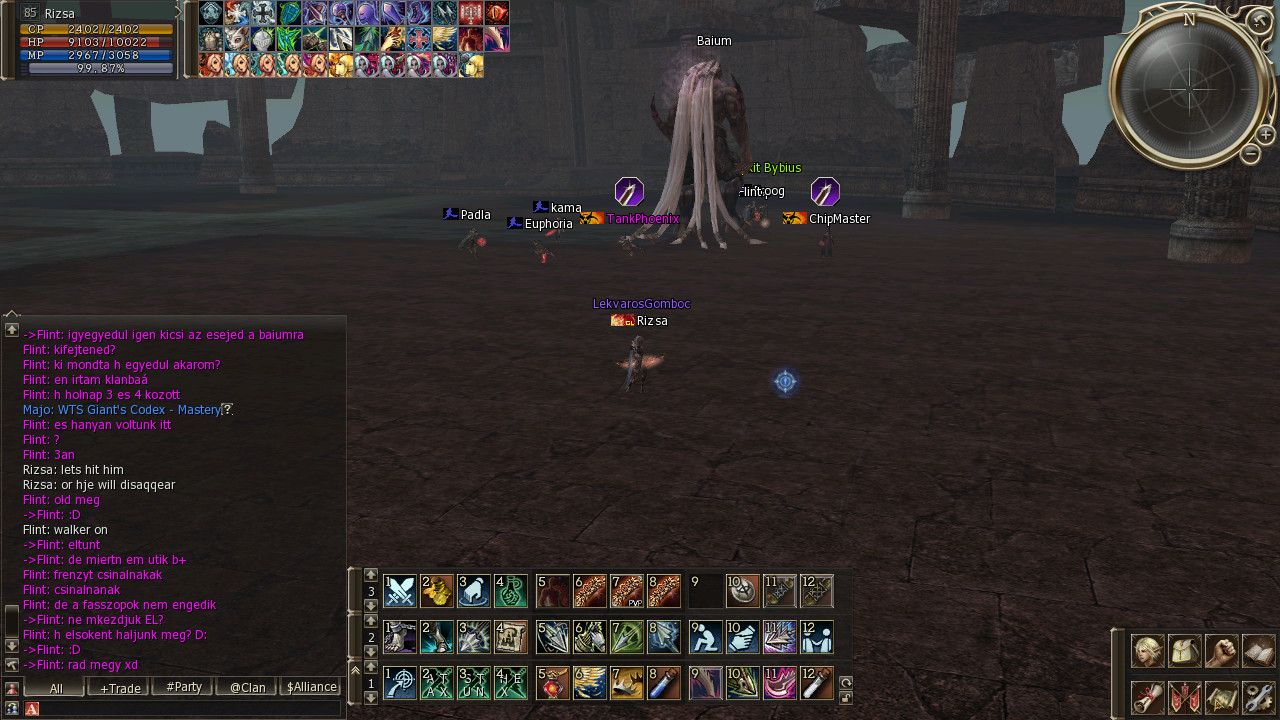The image size is (1280, 720).
Task: Open the clan banners icon
Action: click(1185, 697)
